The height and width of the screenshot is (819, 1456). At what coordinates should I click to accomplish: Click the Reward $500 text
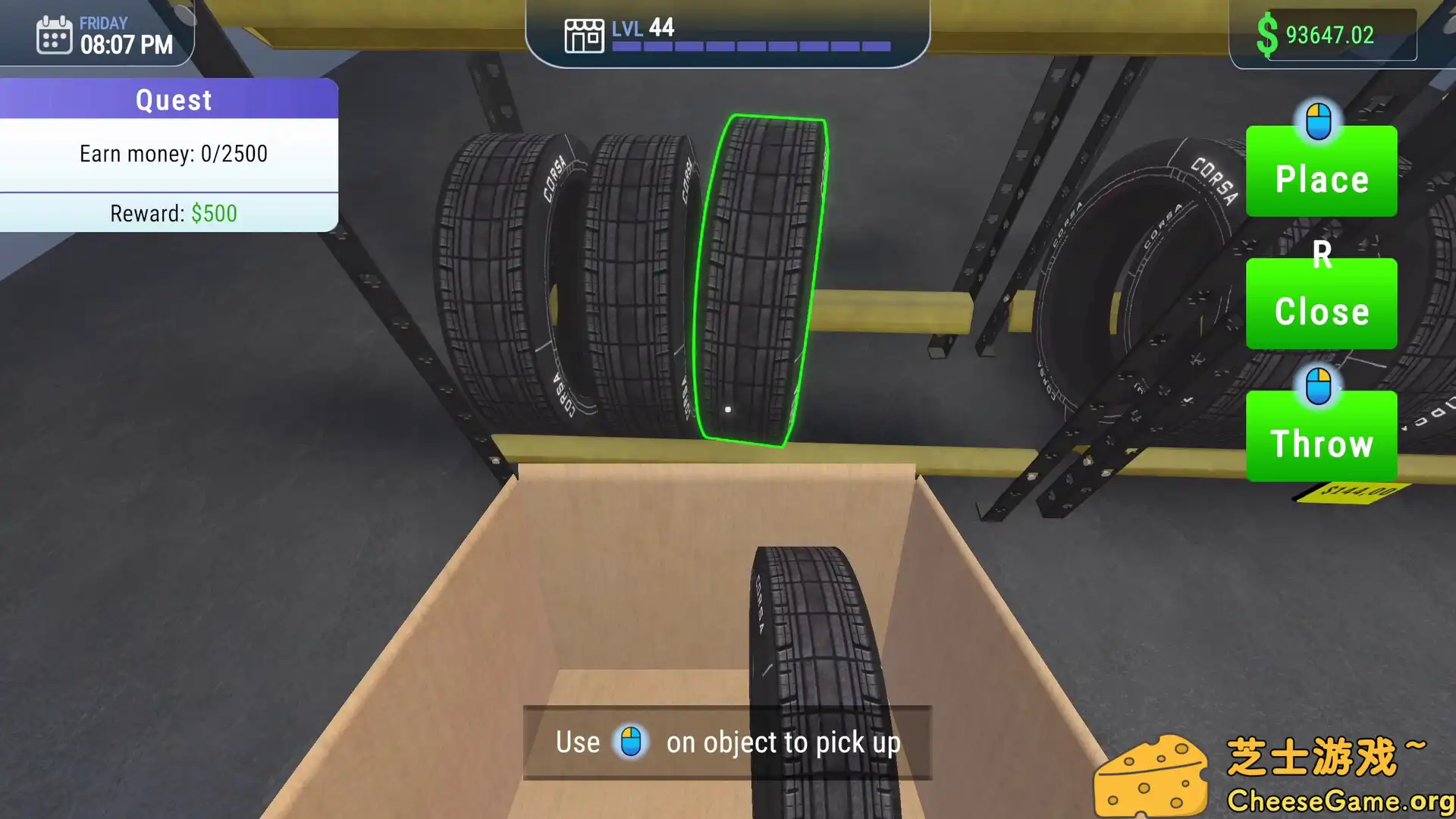[173, 213]
